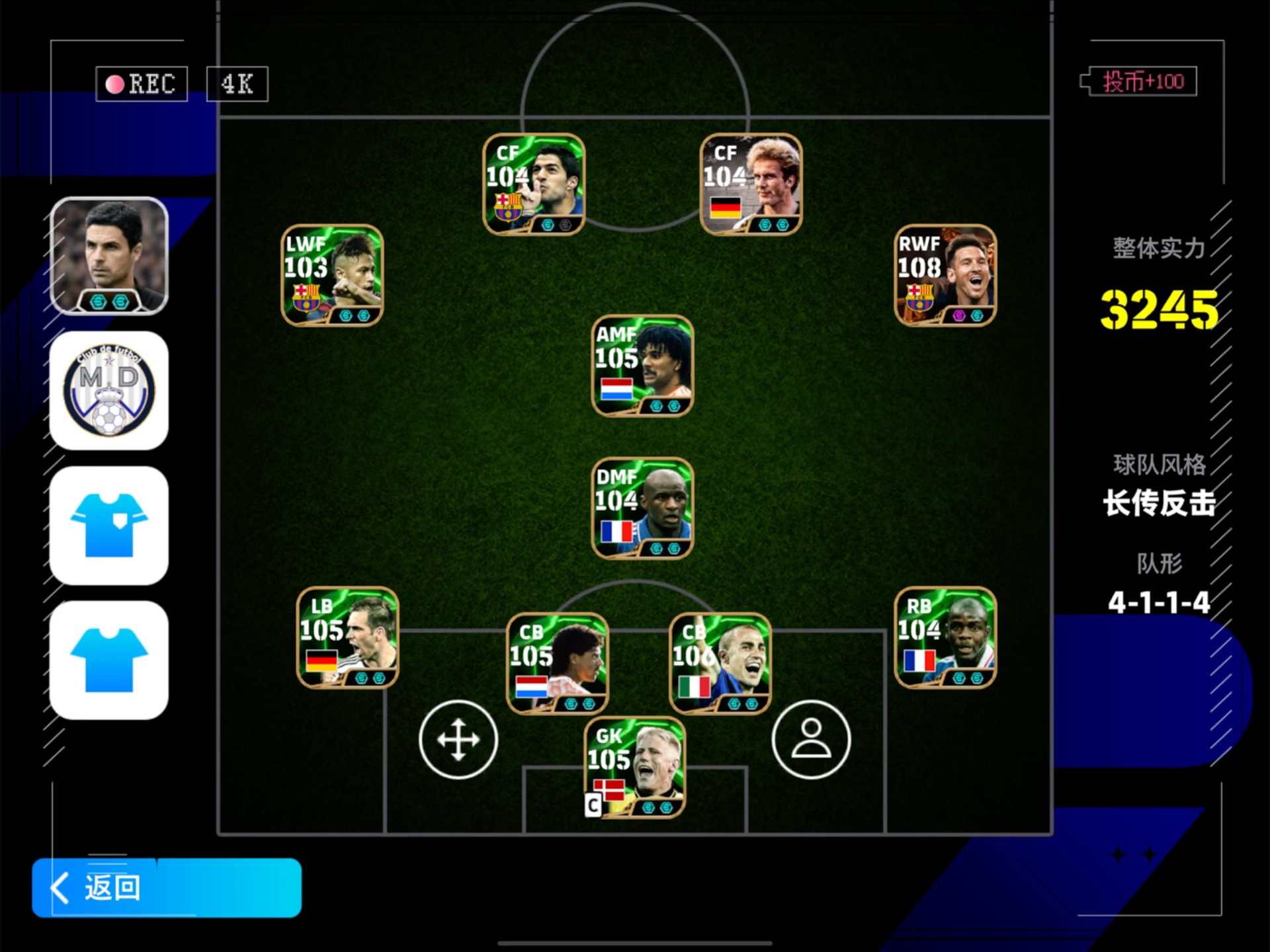Open the manager portrait card

109,256
